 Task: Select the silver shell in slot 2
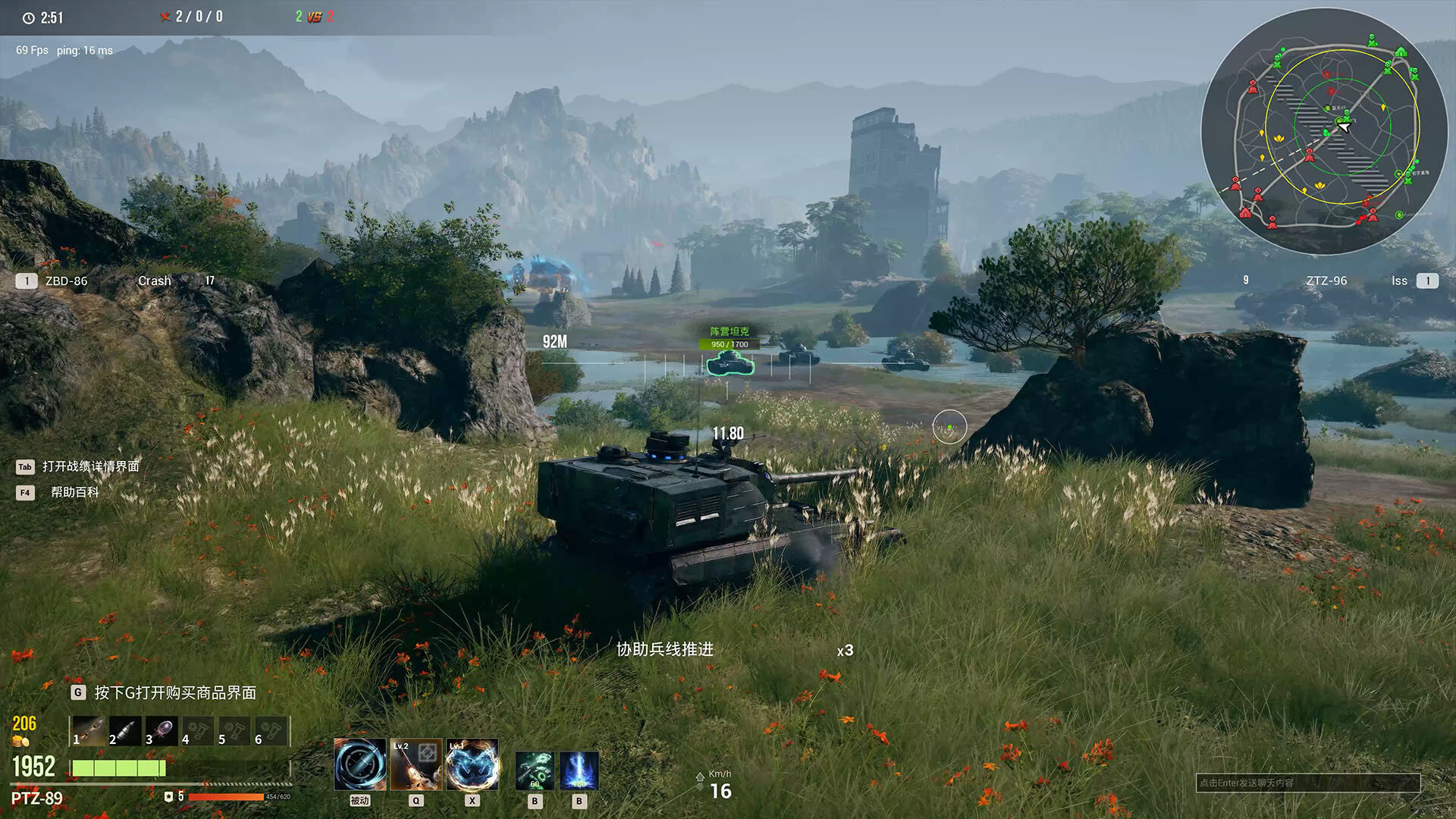tap(125, 731)
